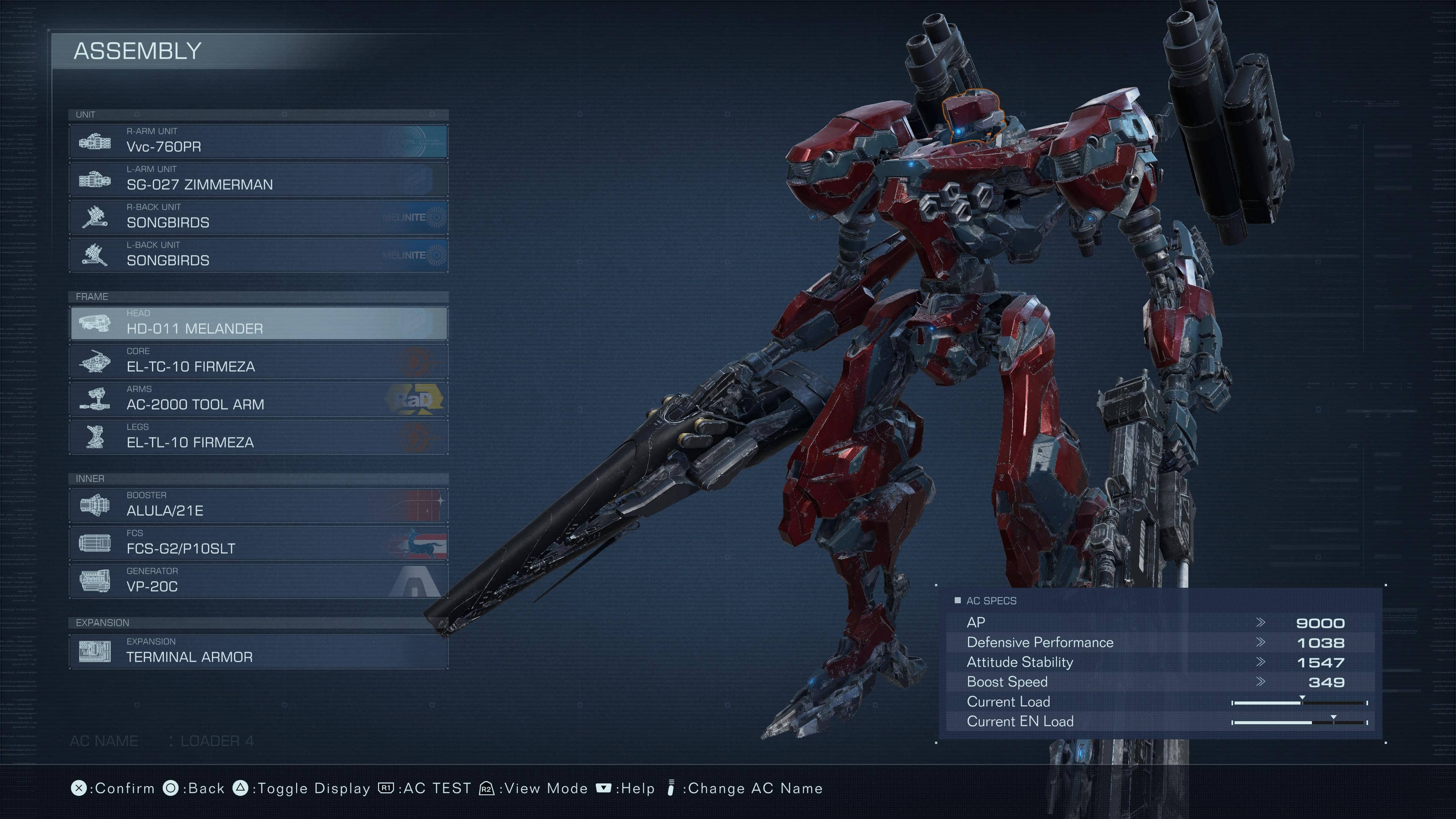Select the FCS-G2/P10SLT FCS slot
This screenshot has height=819, width=1456.
point(258,543)
